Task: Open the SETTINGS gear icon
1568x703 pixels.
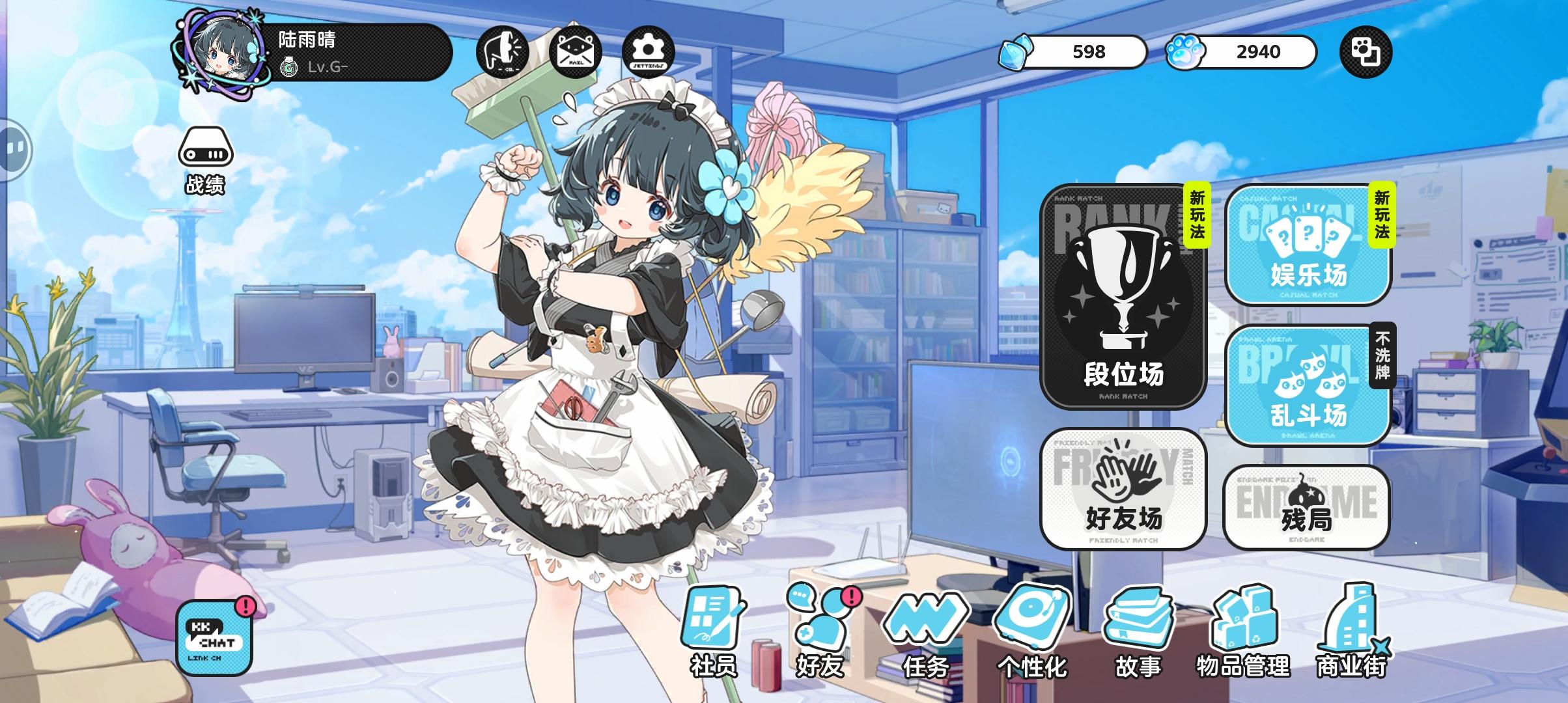Action: (647, 52)
